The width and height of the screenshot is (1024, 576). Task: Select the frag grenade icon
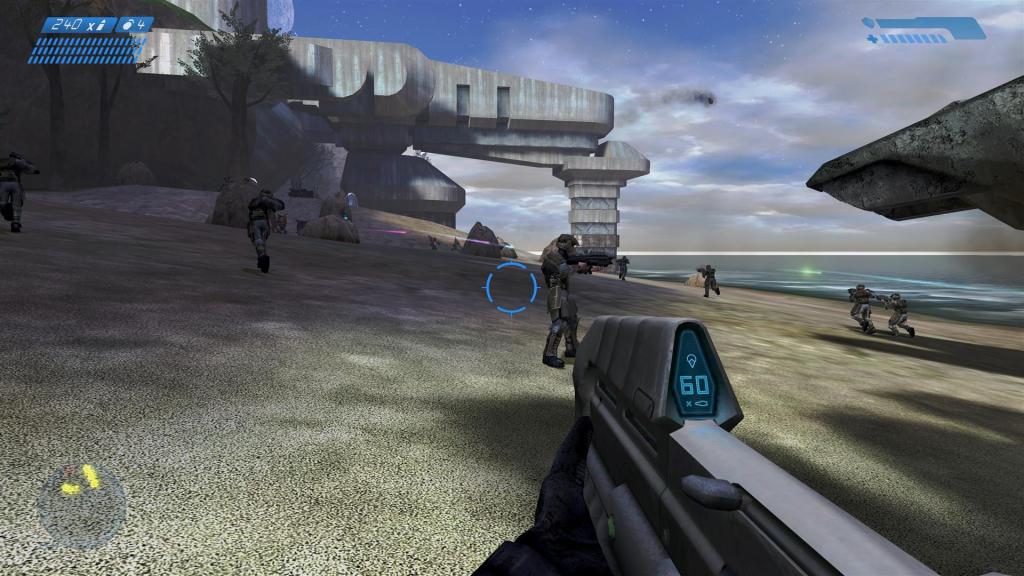[127, 24]
